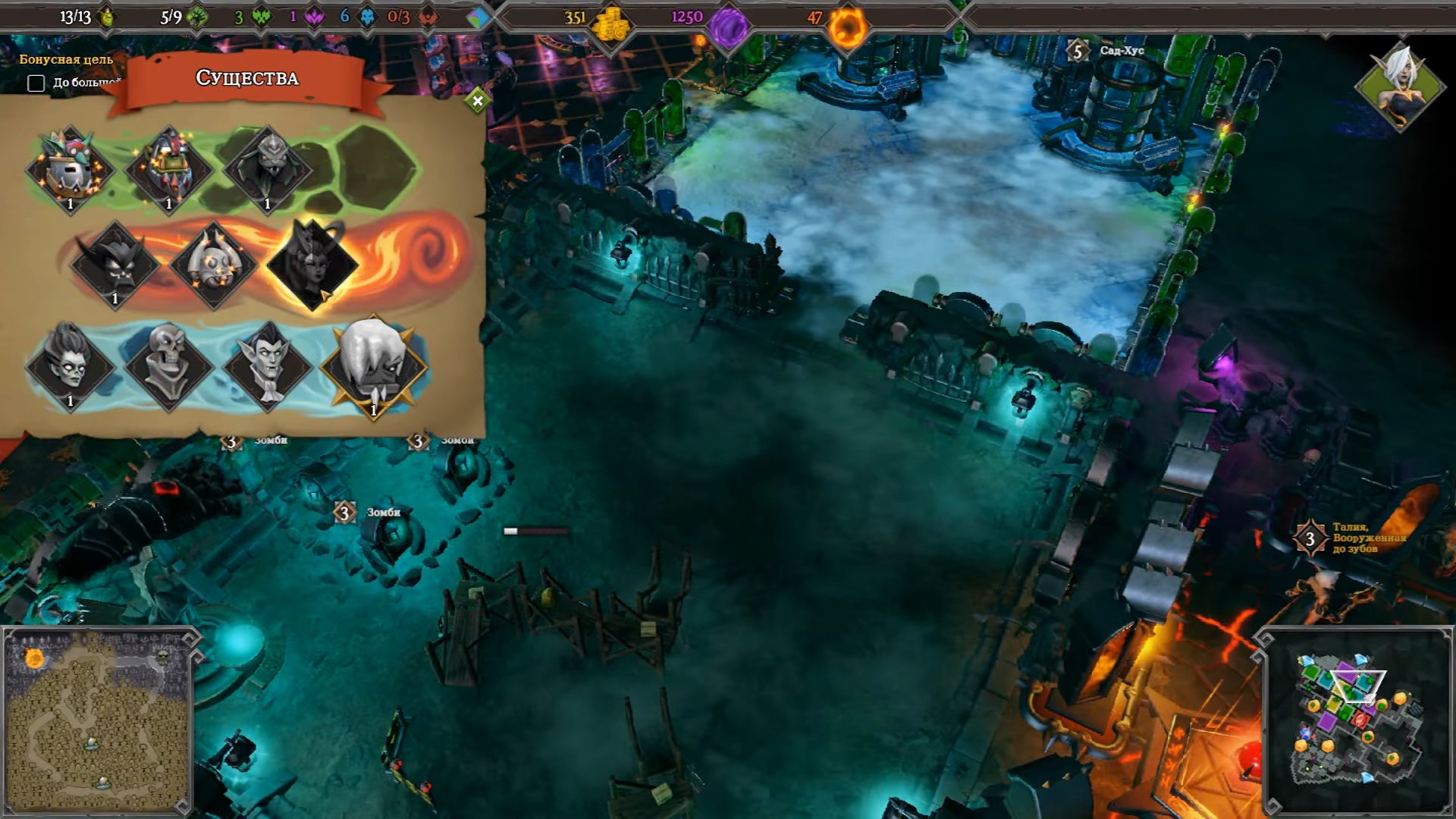Open the Thalya hero portrait
This screenshot has height=819, width=1456.
[x=1399, y=85]
